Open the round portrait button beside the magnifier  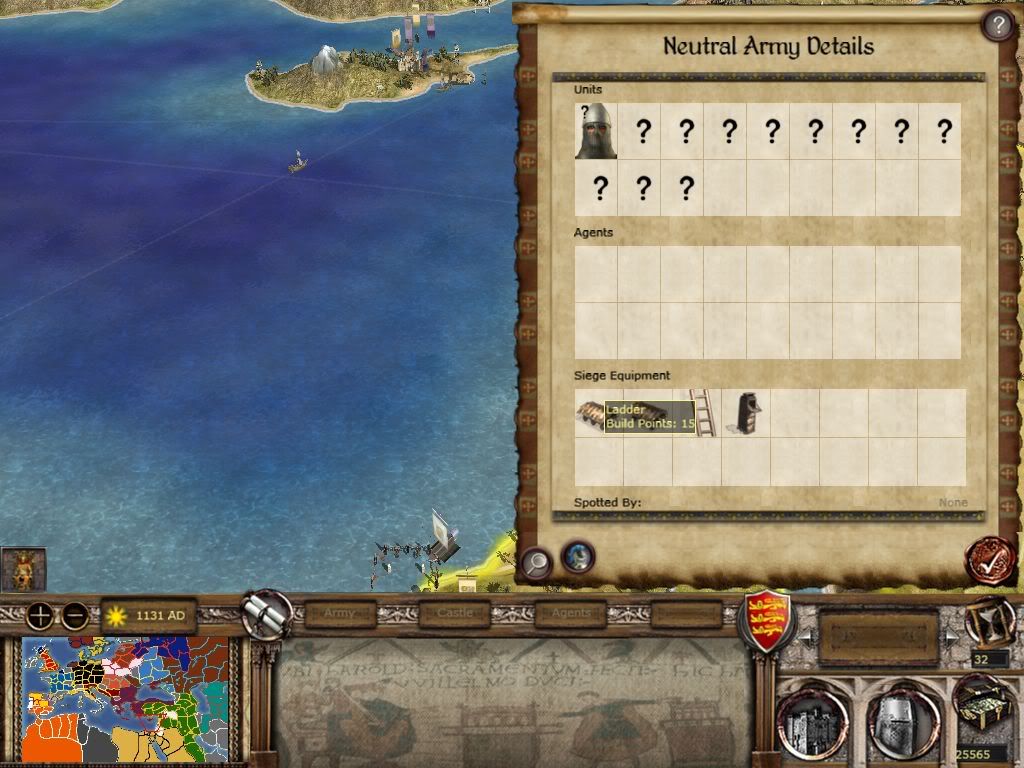click(x=578, y=556)
